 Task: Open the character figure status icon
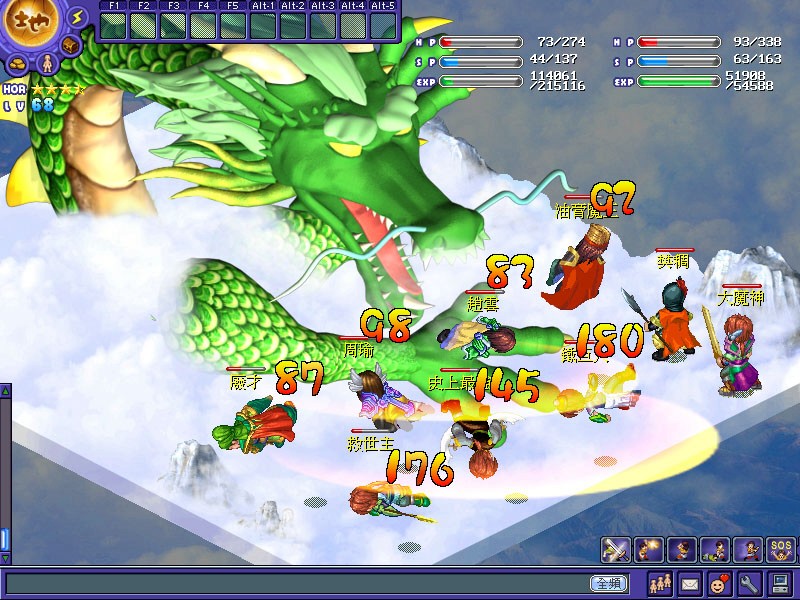click(x=47, y=65)
